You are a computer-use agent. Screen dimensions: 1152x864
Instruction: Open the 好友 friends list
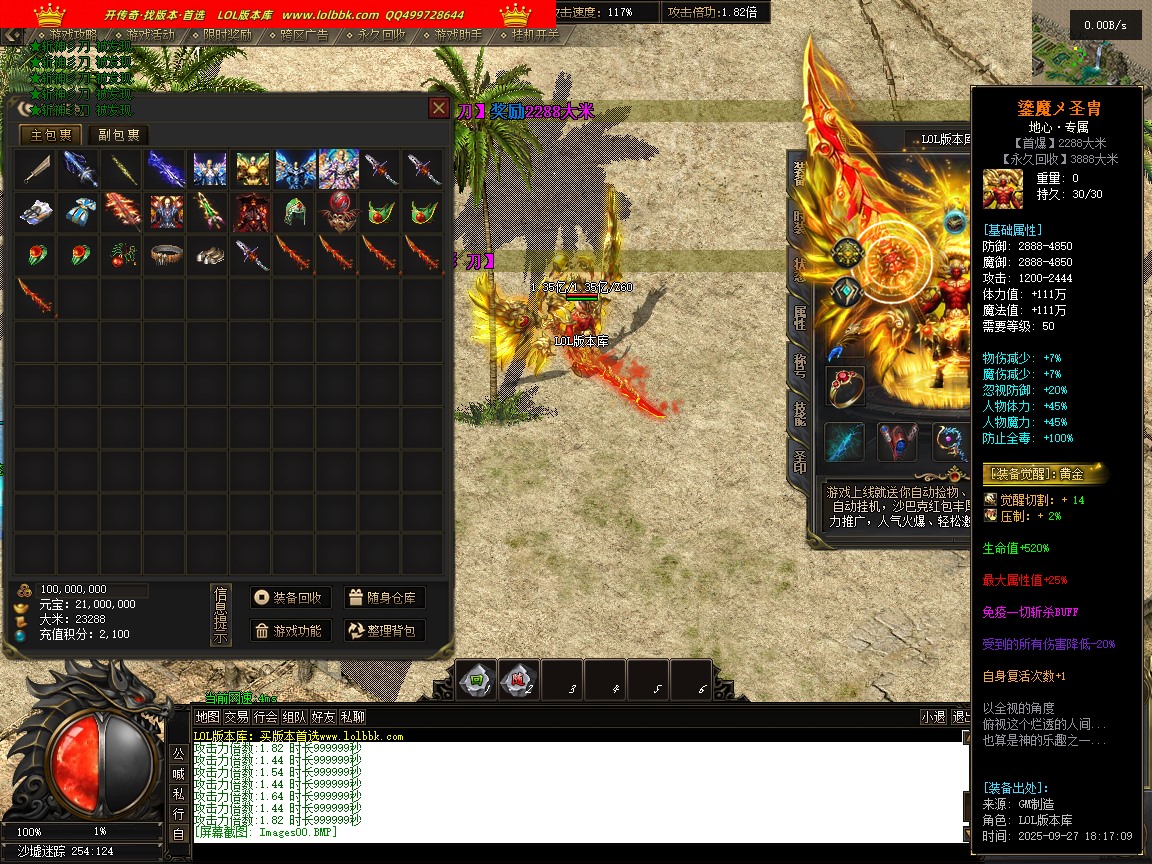(323, 717)
